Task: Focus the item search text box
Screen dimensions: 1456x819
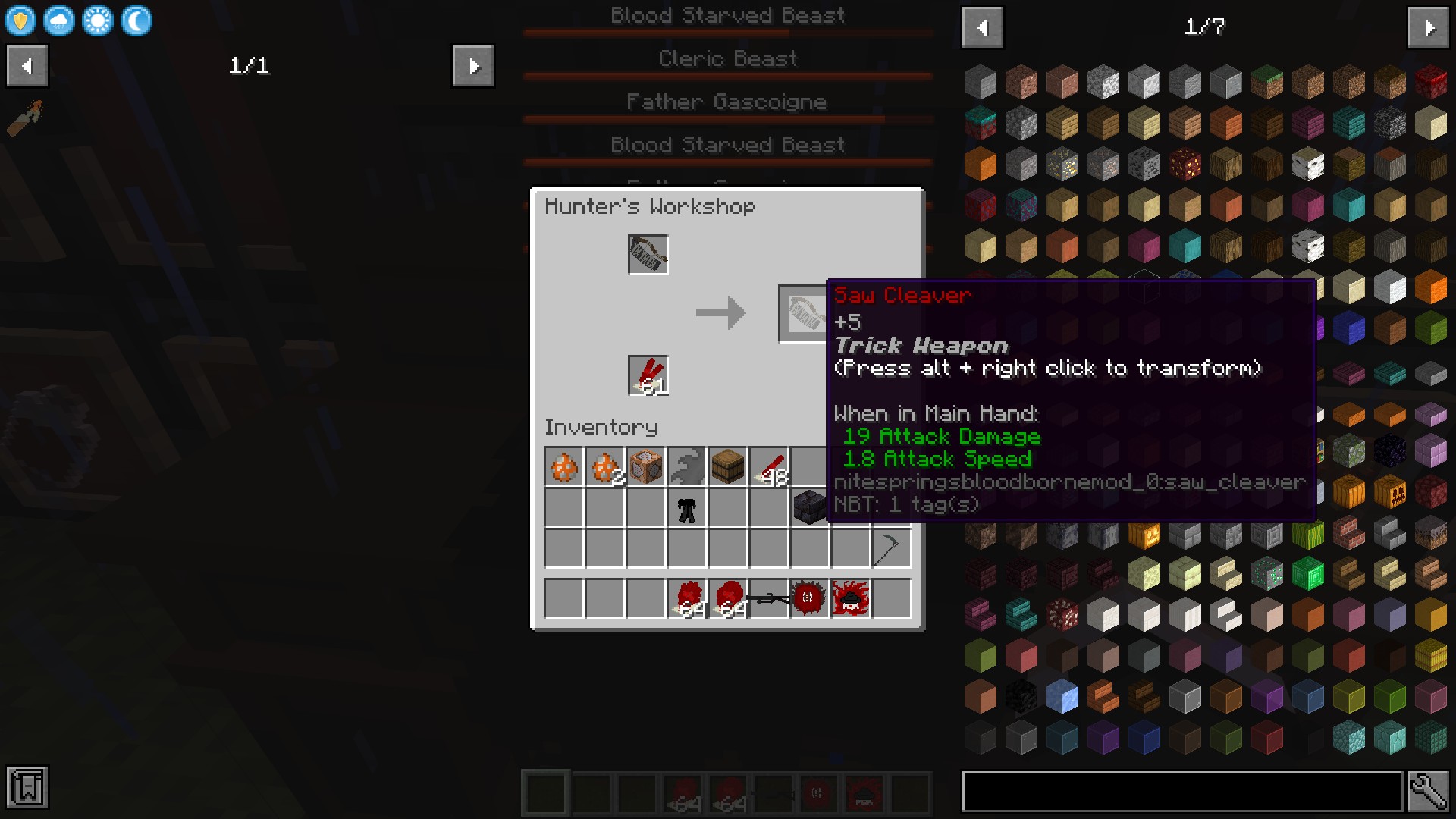Action: [x=1181, y=792]
